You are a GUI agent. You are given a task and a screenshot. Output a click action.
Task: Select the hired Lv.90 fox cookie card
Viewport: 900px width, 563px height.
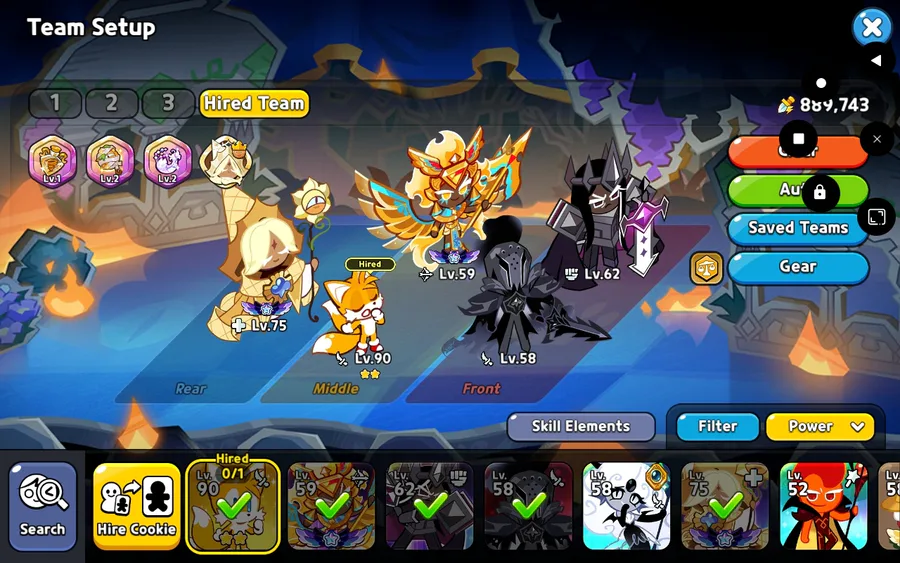(233, 505)
